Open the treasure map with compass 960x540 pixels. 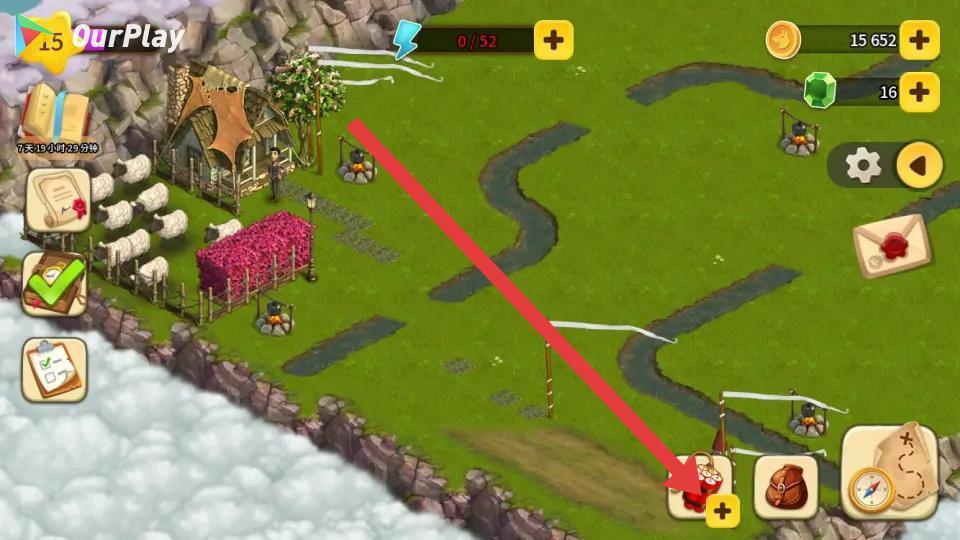click(889, 473)
